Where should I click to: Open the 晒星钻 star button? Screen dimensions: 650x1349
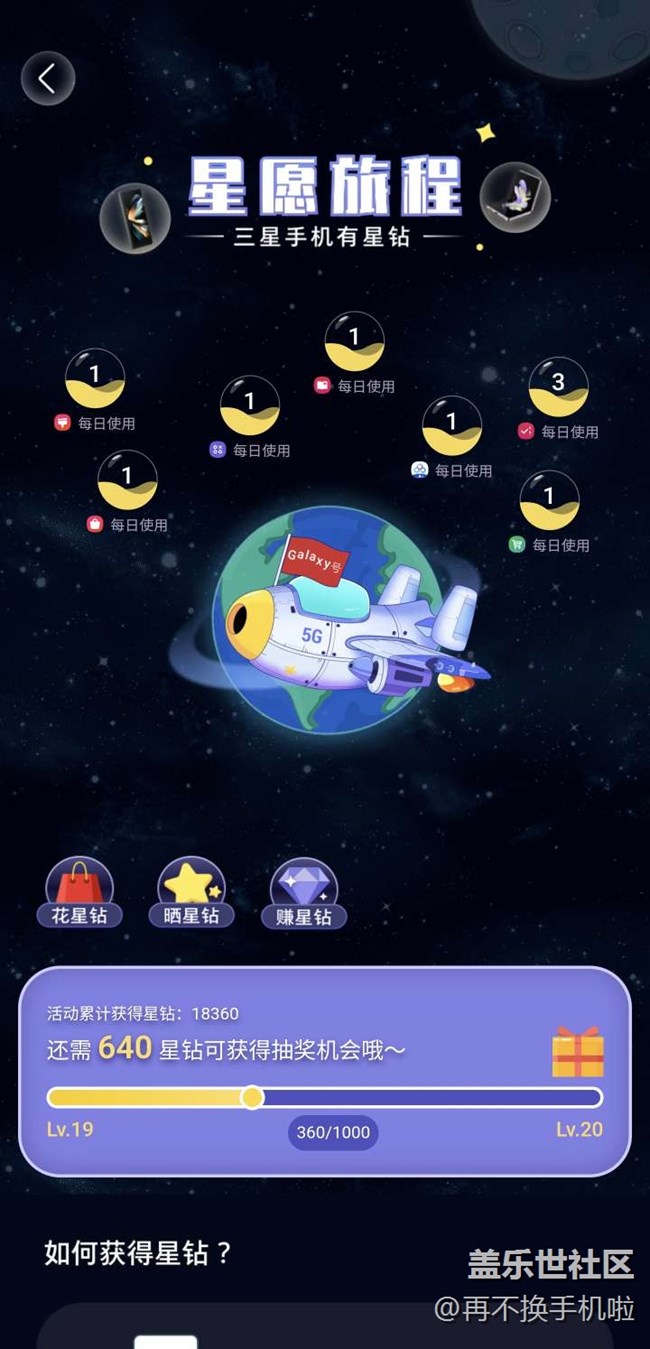pyautogui.click(x=191, y=892)
